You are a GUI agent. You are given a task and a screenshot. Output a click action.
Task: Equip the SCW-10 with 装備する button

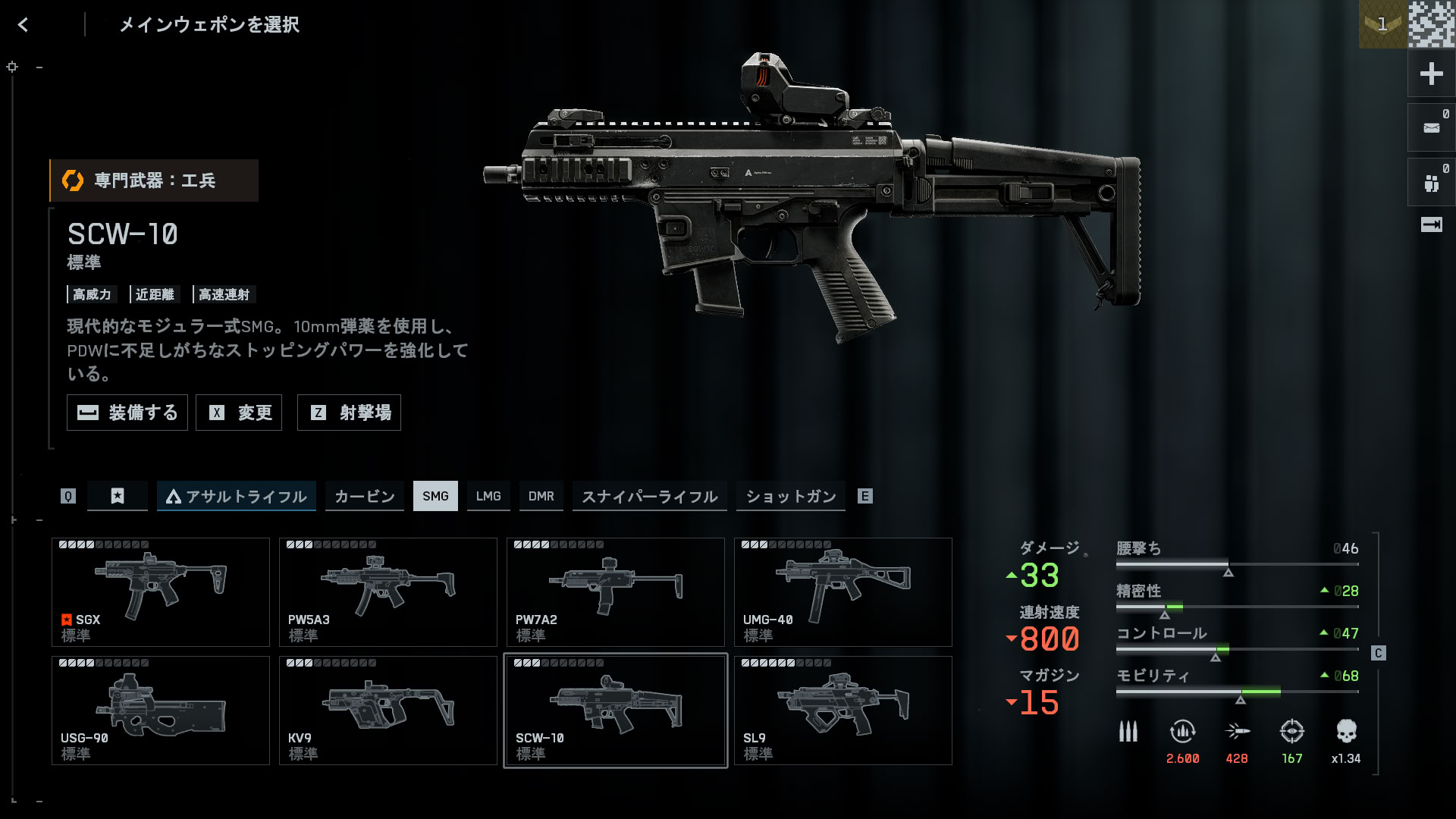(x=127, y=413)
